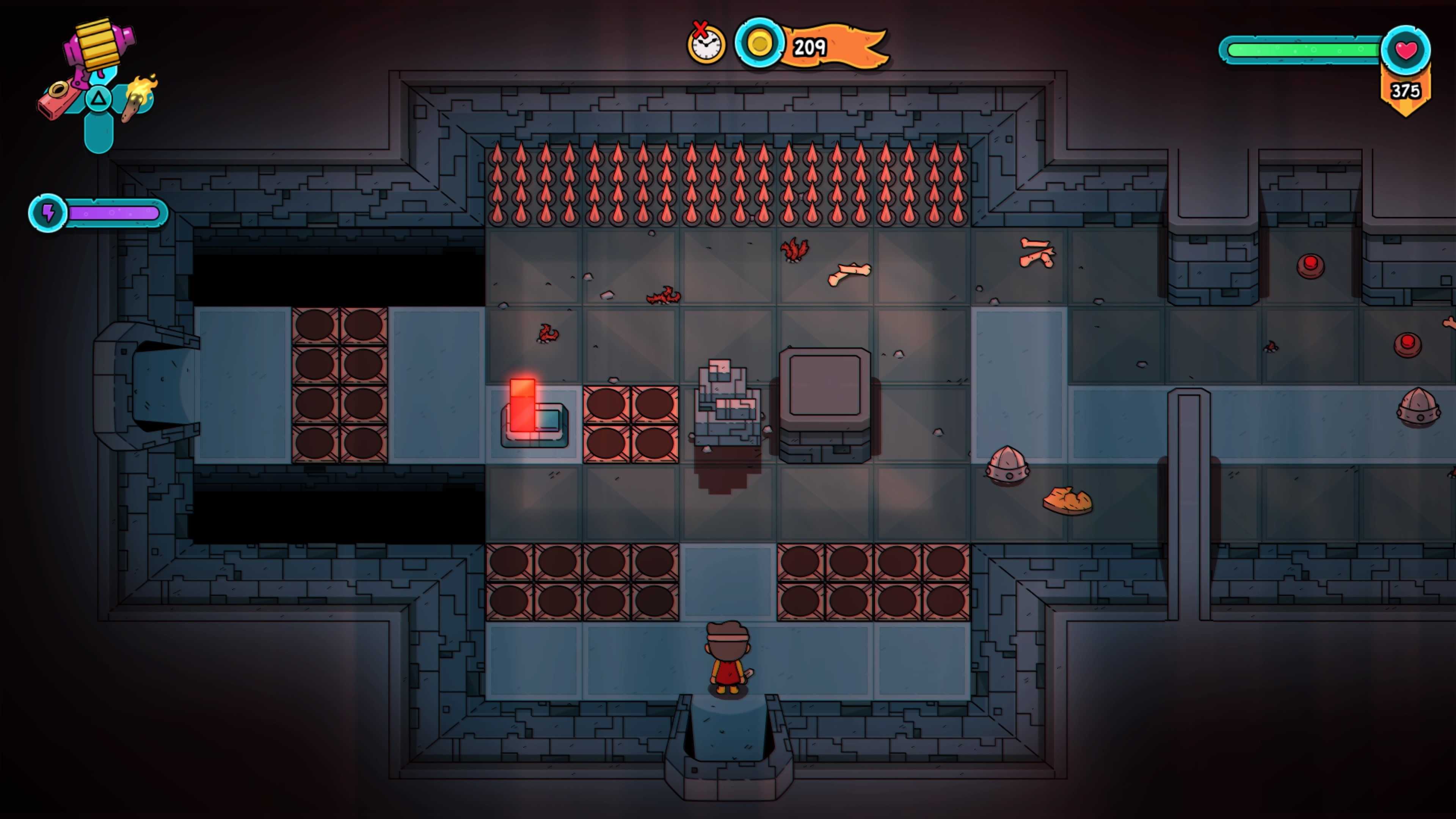Select the gold coin currency icon
1456x819 pixels.
(759, 44)
